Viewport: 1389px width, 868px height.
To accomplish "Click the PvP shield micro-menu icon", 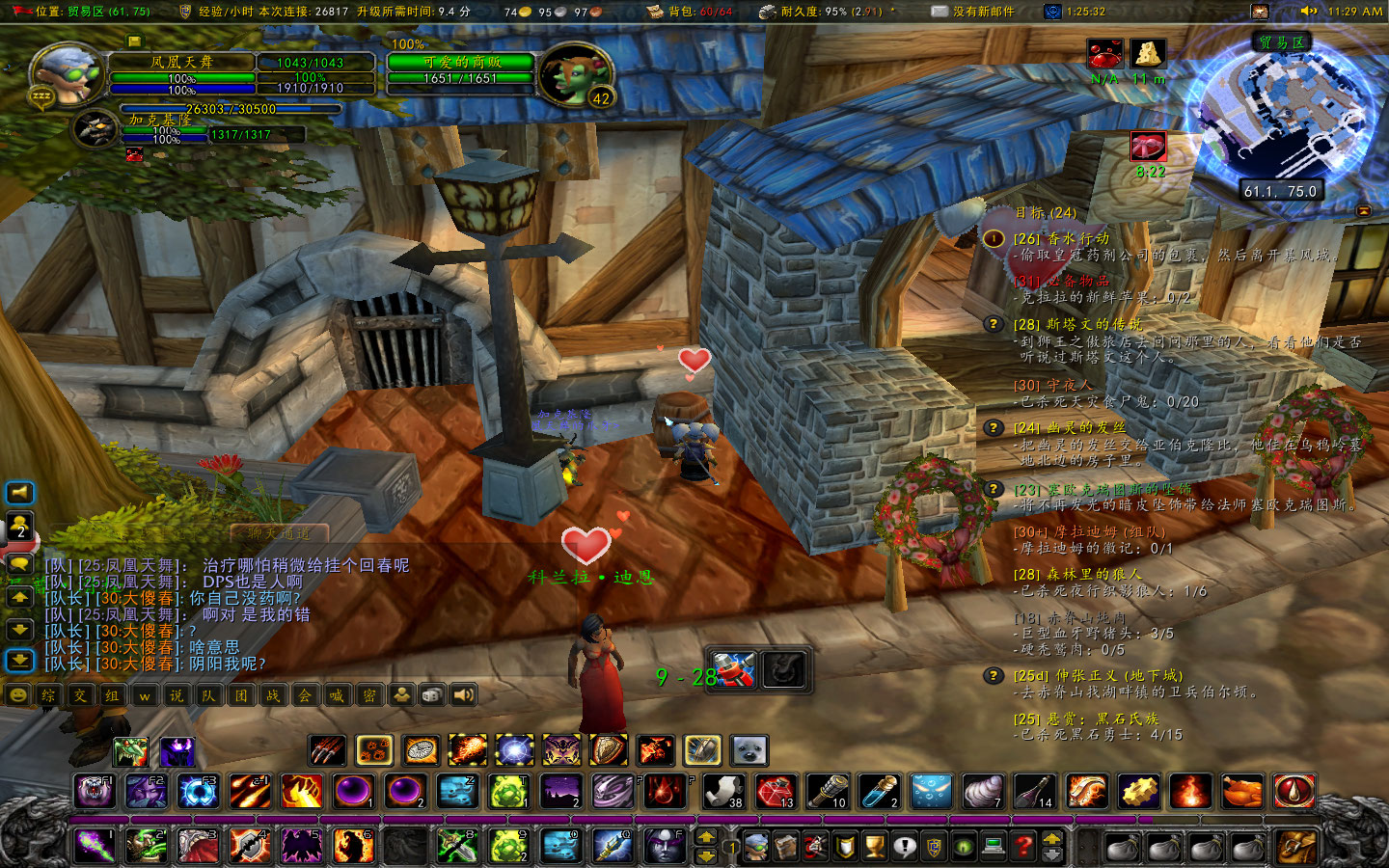I will click(844, 846).
